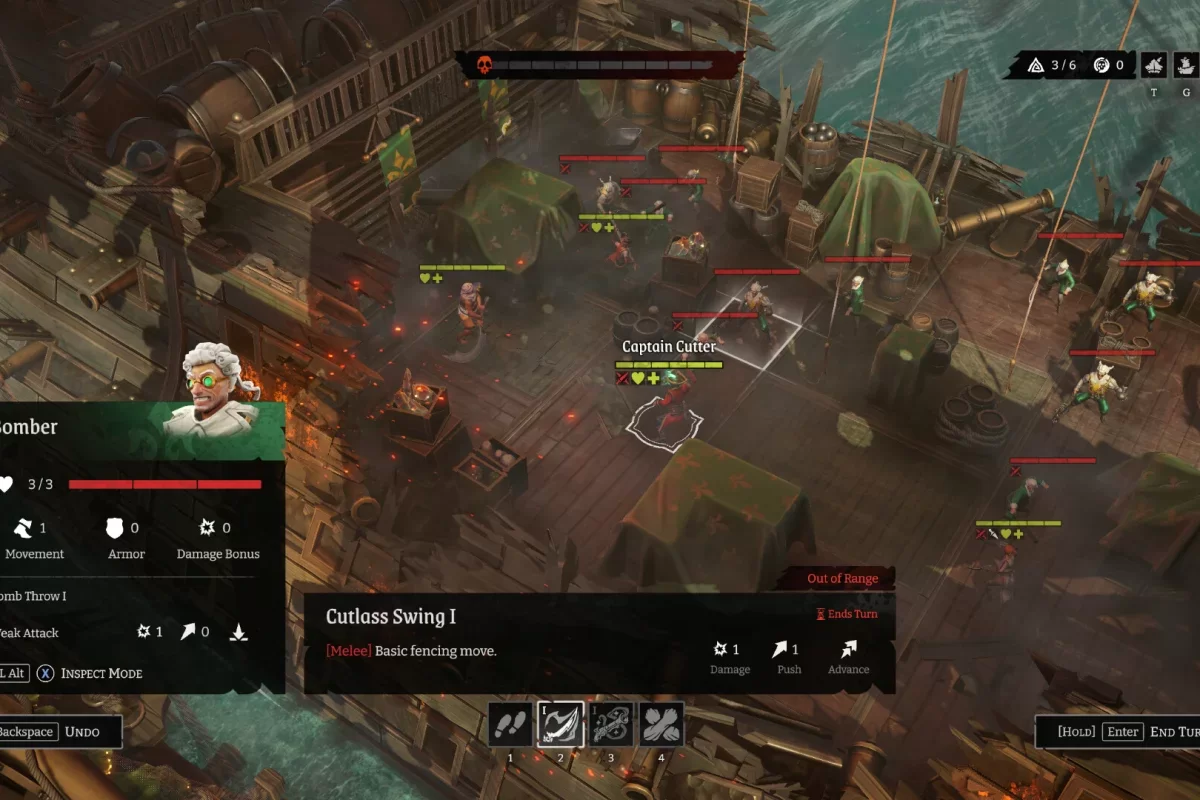Select the crossed arms ability
Viewport: 1200px width, 800px height.
[x=661, y=724]
